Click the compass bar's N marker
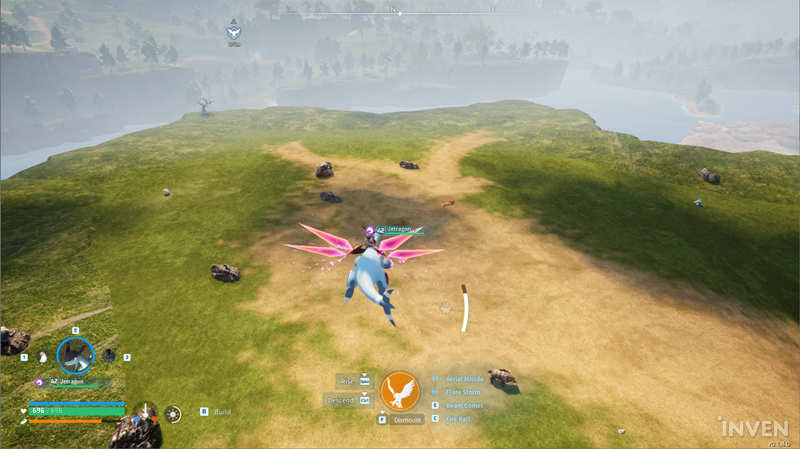Screen dimensions: 800x449 [393, 9]
